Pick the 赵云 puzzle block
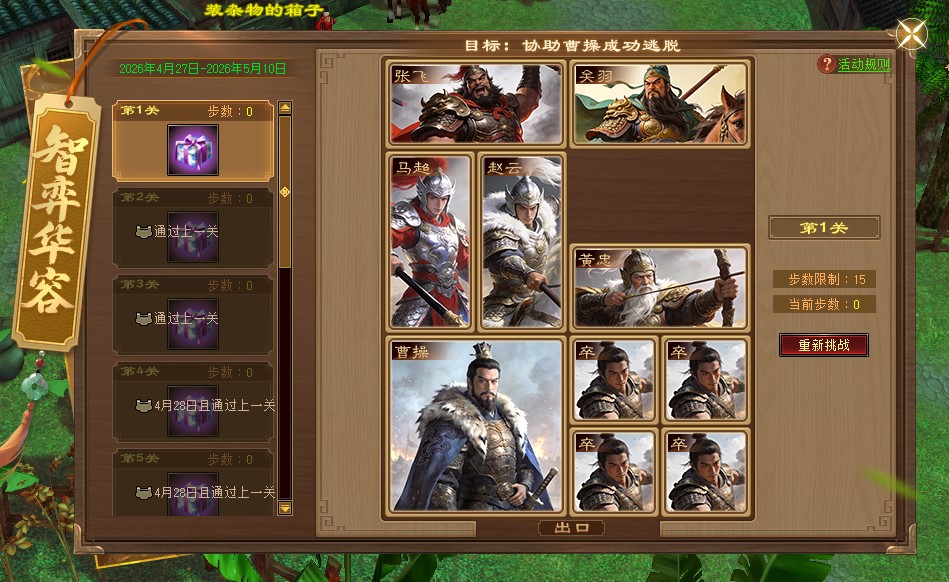This screenshot has width=949, height=582. 522,241
